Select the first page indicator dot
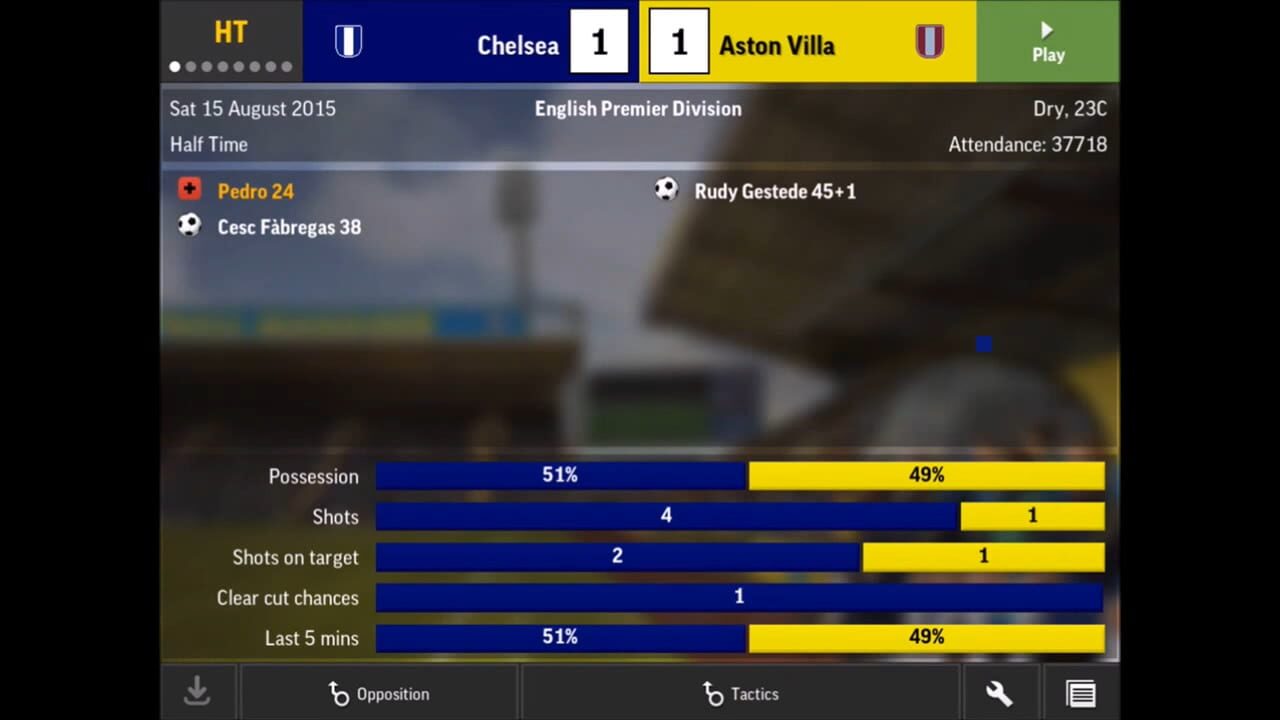 point(174,67)
